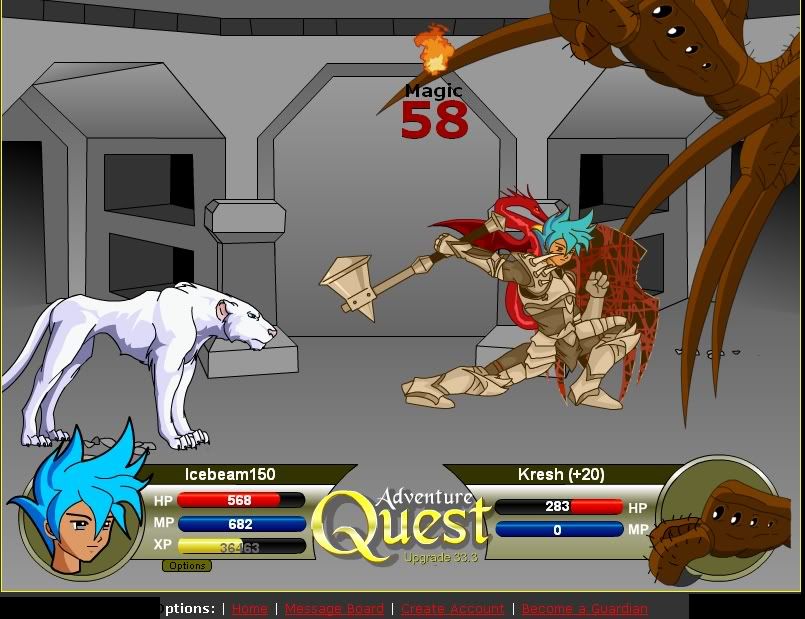Follow the Create Account link
The height and width of the screenshot is (619, 805).
pos(452,609)
